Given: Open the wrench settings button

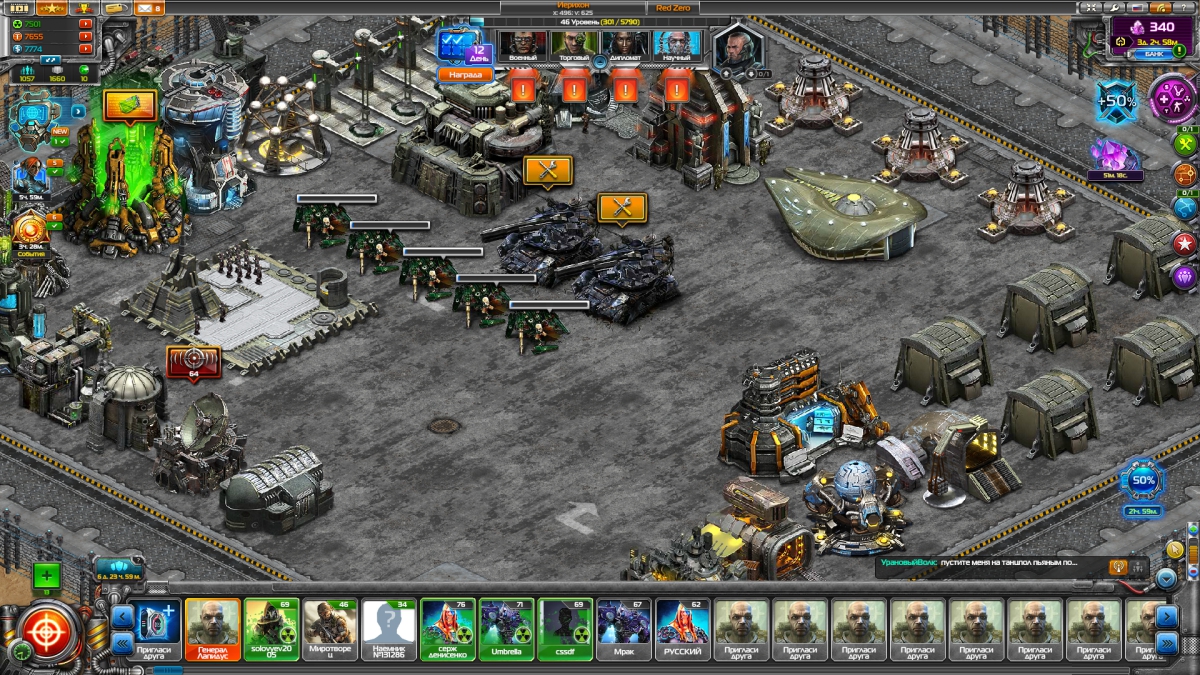Looking at the screenshot, I should click(x=1116, y=8).
